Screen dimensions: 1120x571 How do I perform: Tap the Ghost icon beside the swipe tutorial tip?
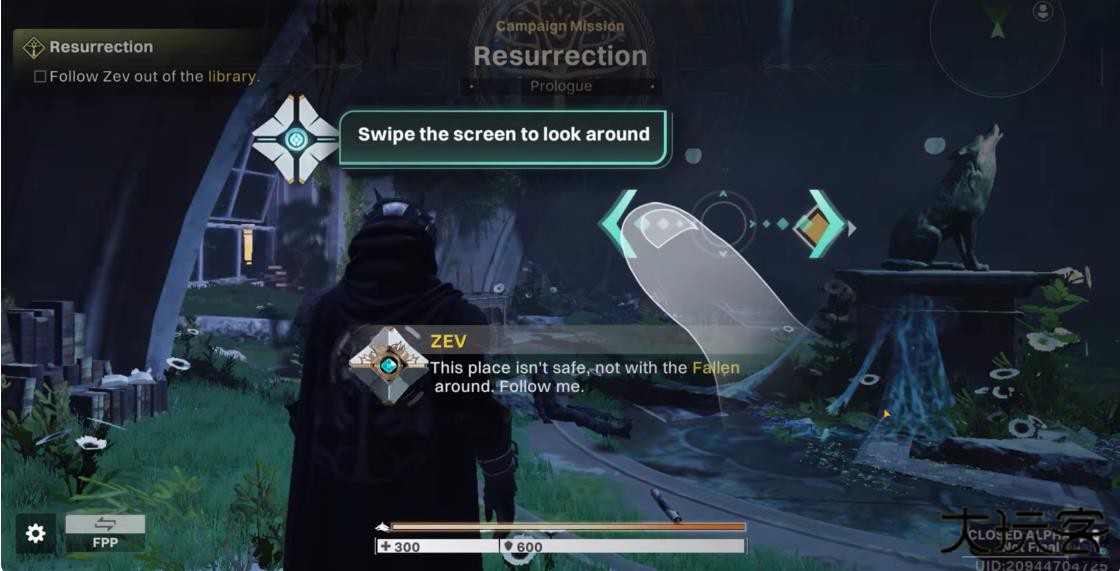[295, 139]
